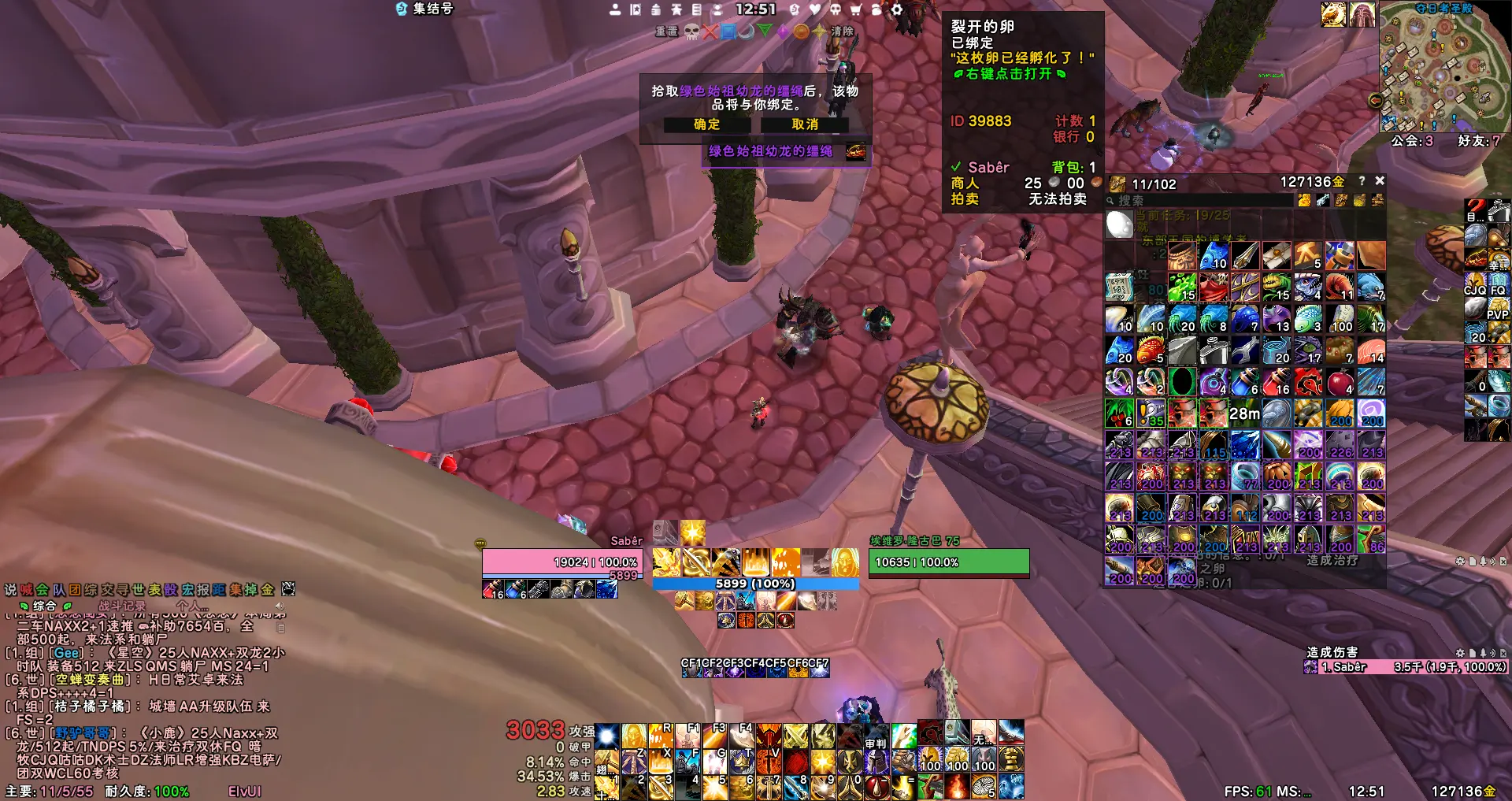Image resolution: width=1512 pixels, height=801 pixels.
Task: Switch to the 战斗记录 chat tab
Action: [x=121, y=606]
